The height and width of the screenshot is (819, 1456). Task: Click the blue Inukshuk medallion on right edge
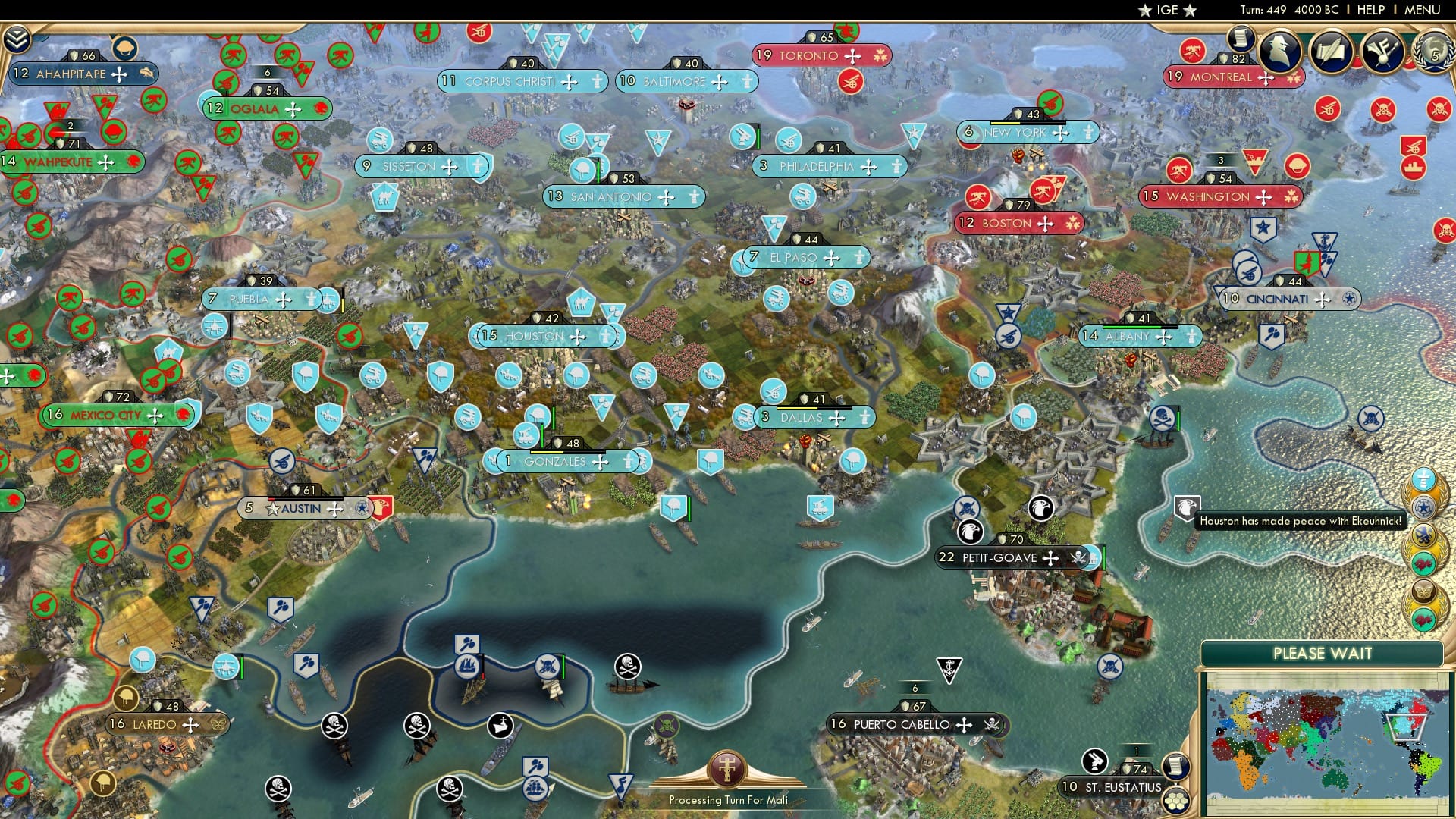tap(1423, 479)
